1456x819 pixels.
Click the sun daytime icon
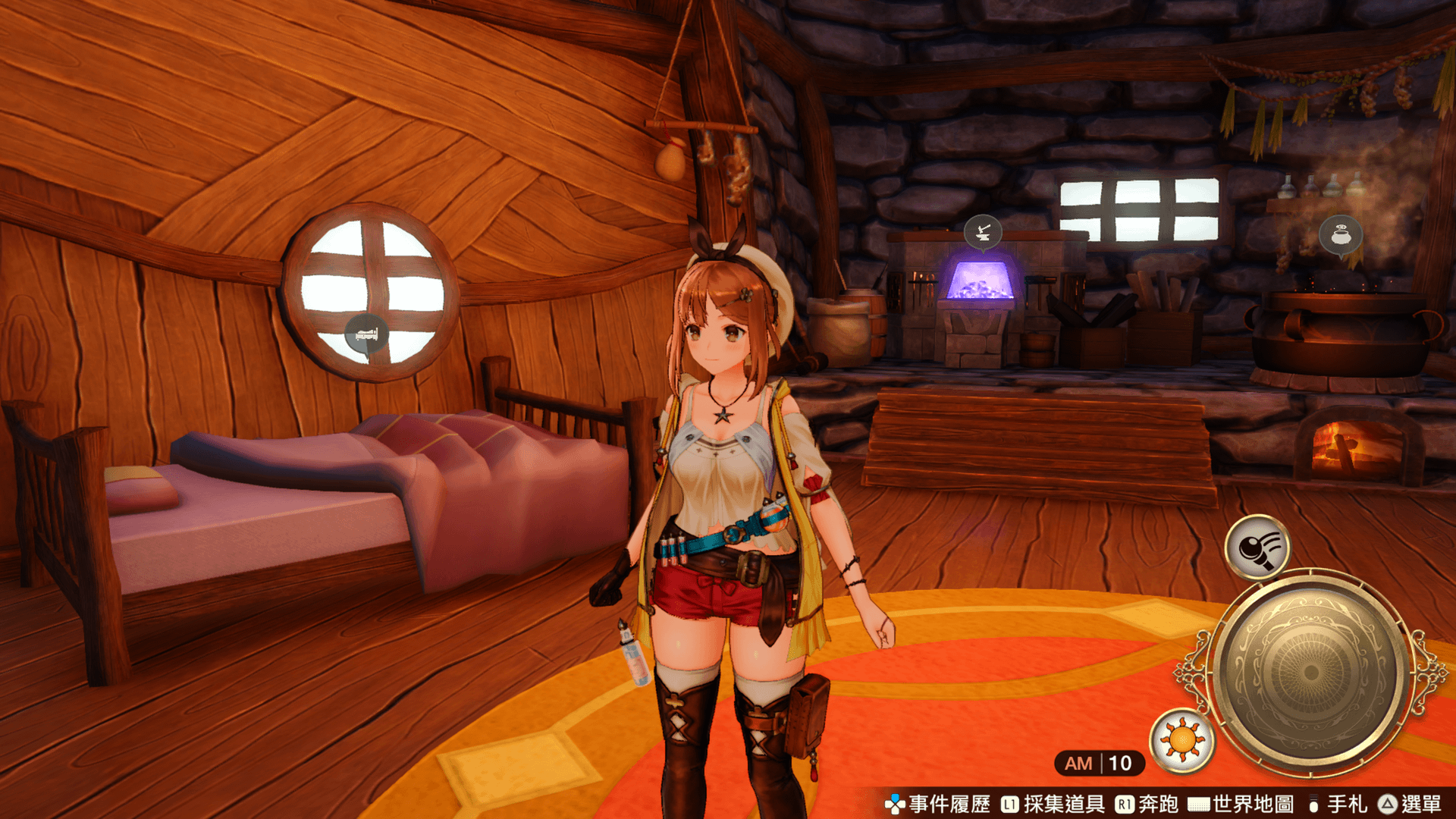point(1182,740)
